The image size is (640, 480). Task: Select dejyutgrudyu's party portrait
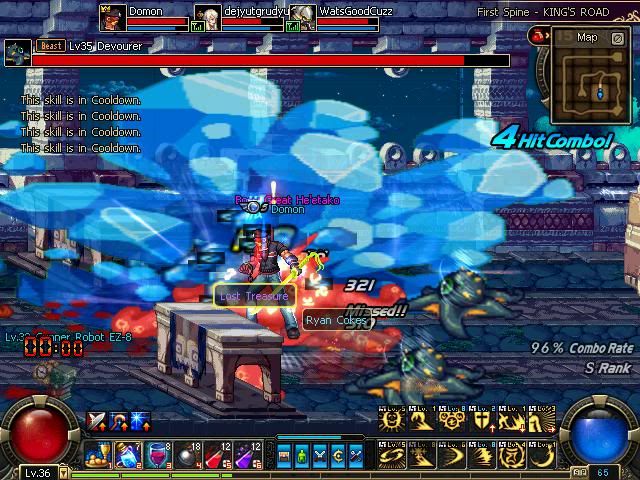(208, 17)
